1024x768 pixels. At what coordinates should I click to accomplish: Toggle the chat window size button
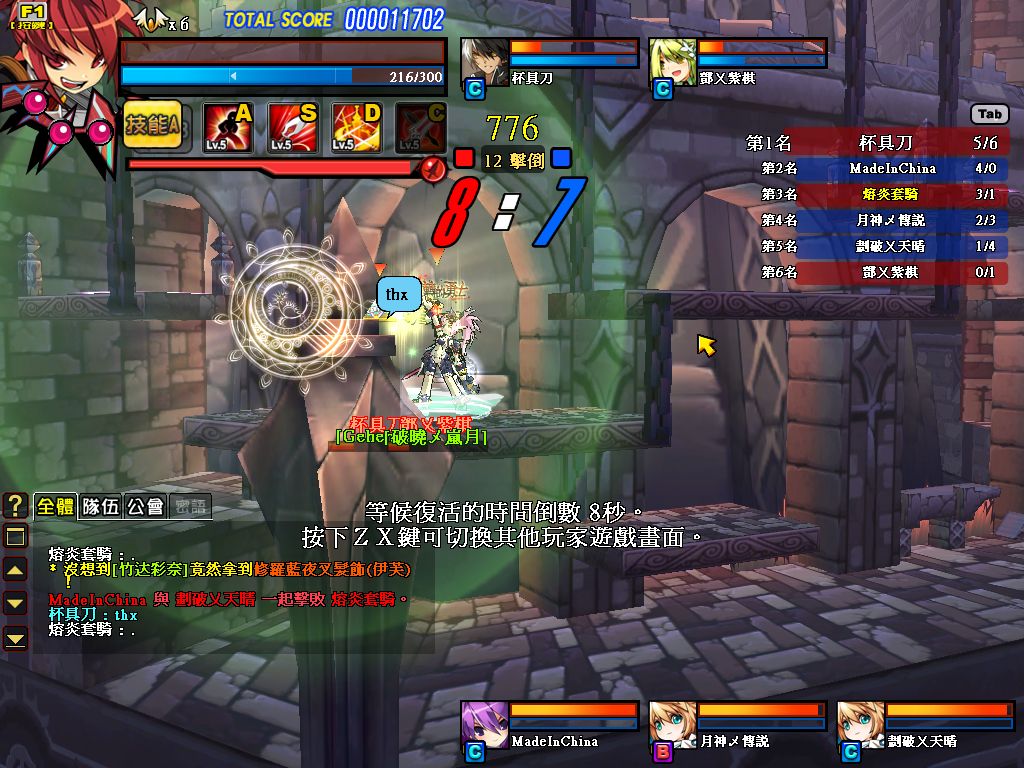click(x=15, y=536)
